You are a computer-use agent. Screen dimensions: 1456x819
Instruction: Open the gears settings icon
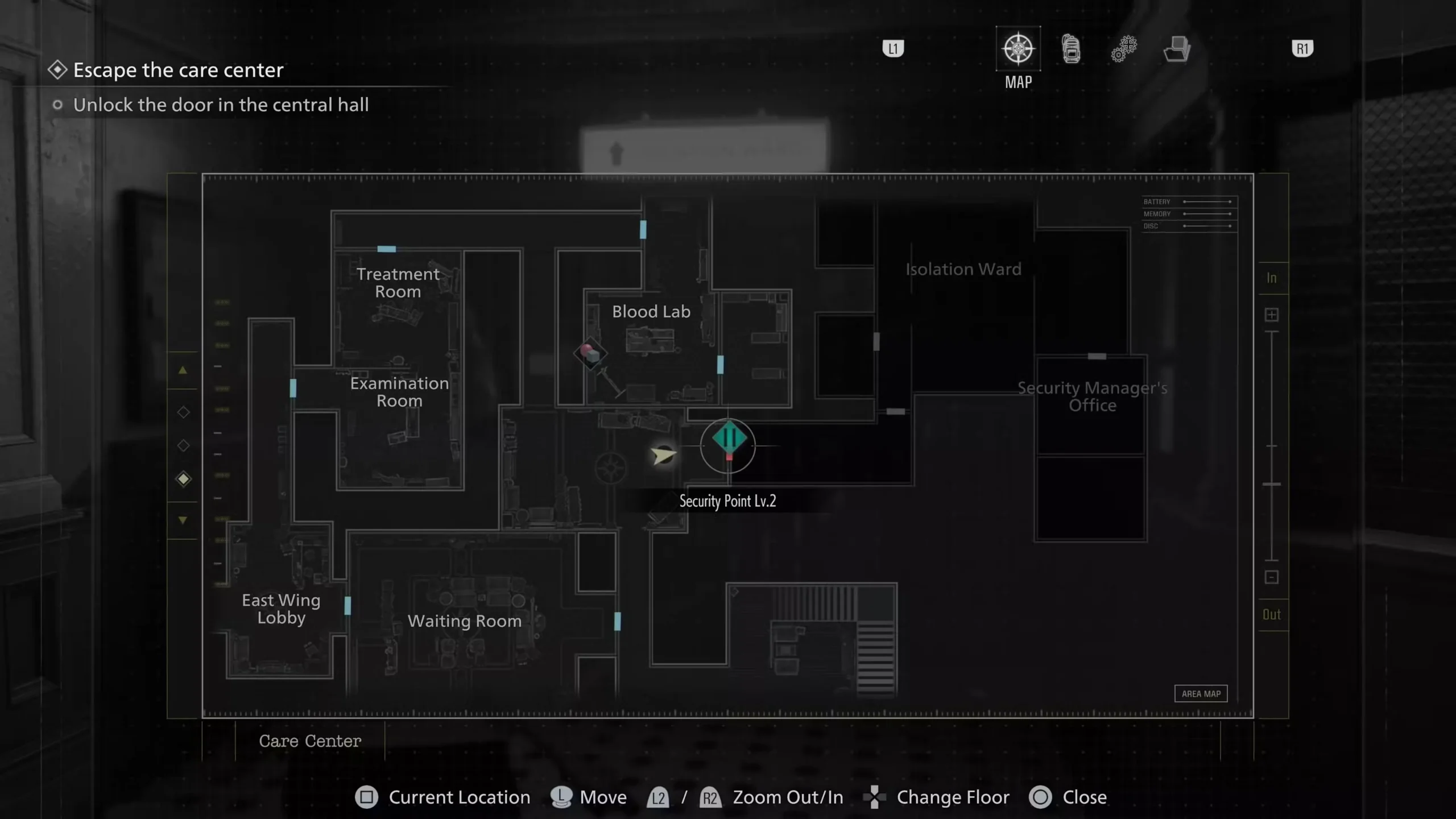(1123, 49)
